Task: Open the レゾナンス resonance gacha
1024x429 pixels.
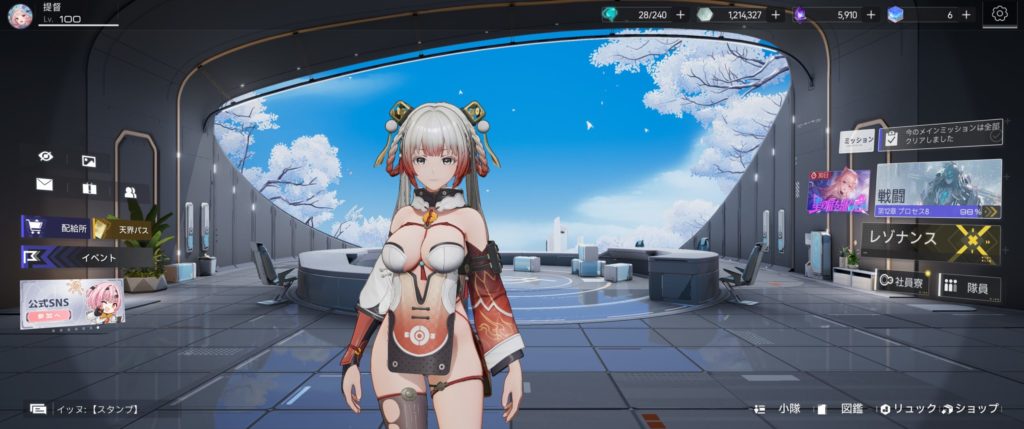Action: pyautogui.click(x=930, y=242)
